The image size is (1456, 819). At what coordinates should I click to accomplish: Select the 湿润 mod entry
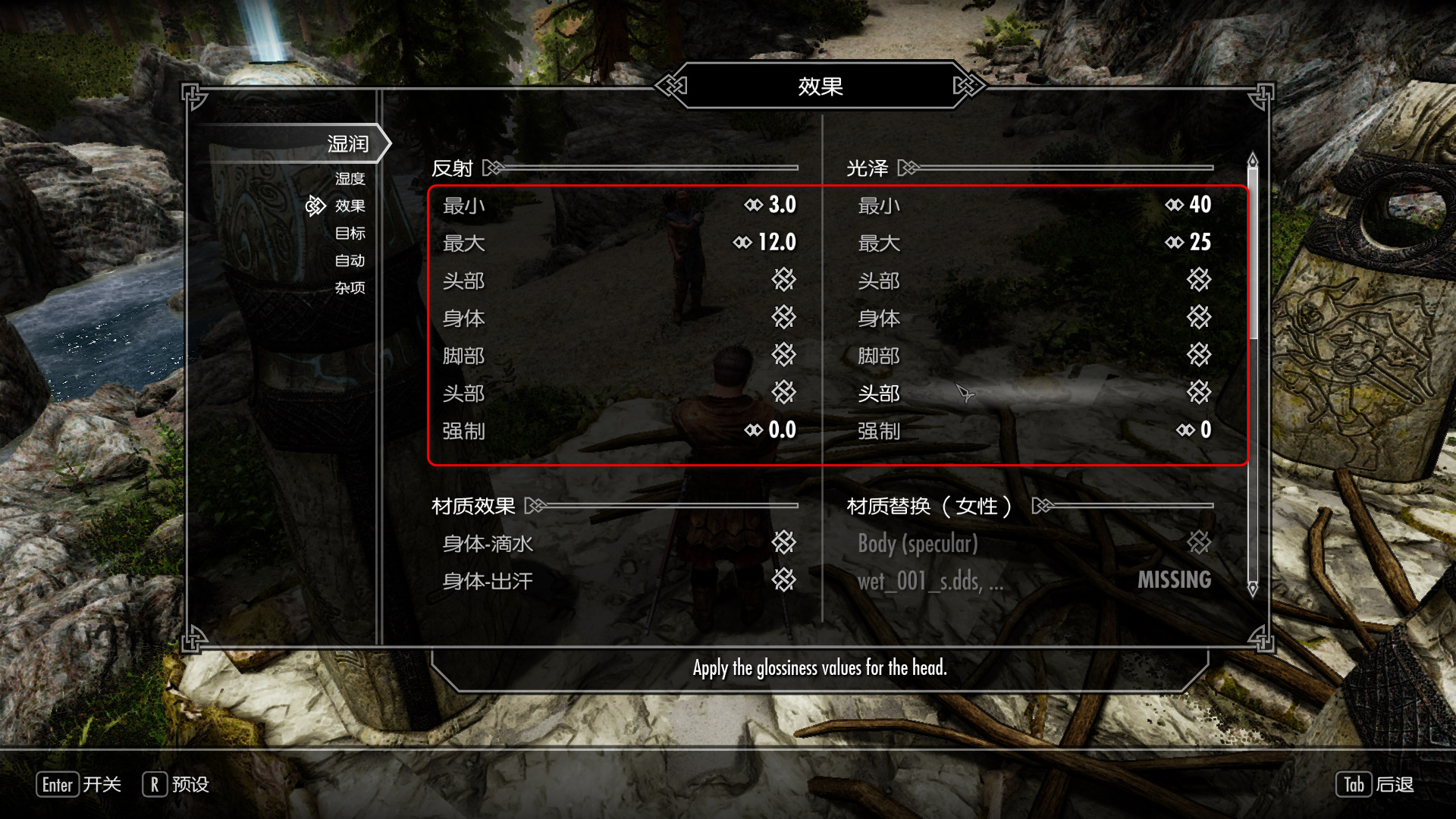click(x=347, y=144)
